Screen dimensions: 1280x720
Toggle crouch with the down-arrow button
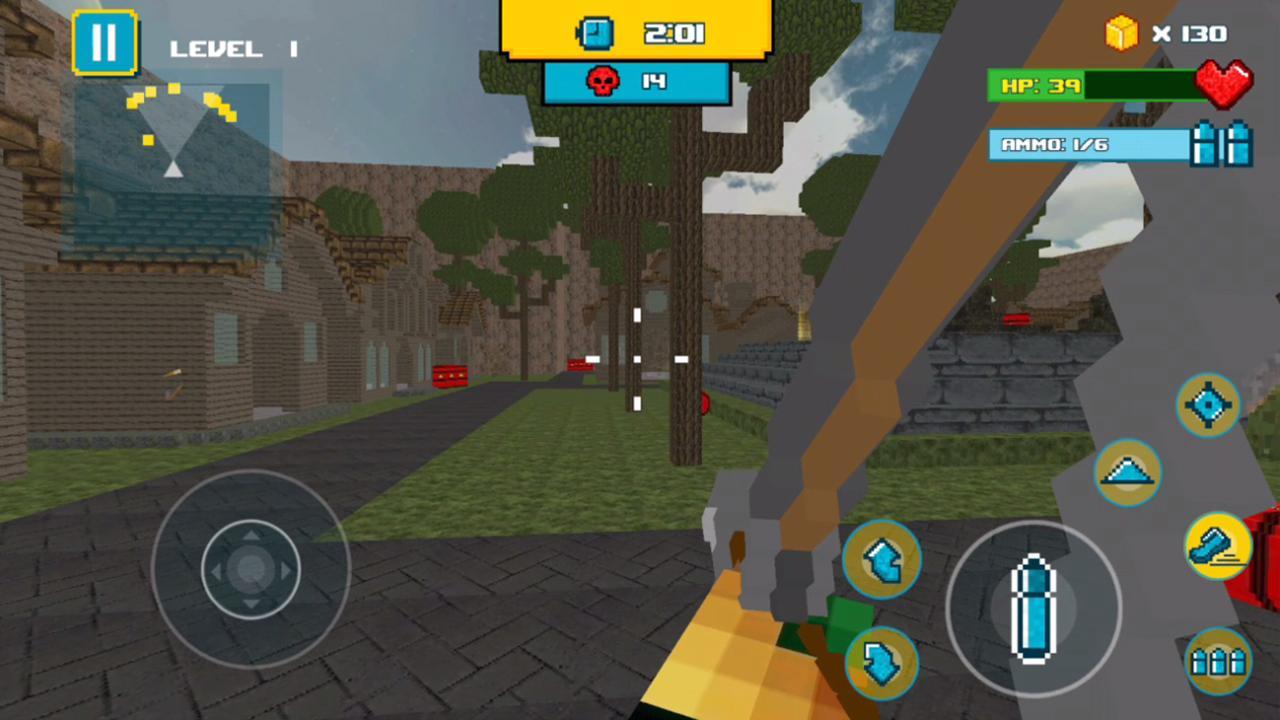pos(882,660)
